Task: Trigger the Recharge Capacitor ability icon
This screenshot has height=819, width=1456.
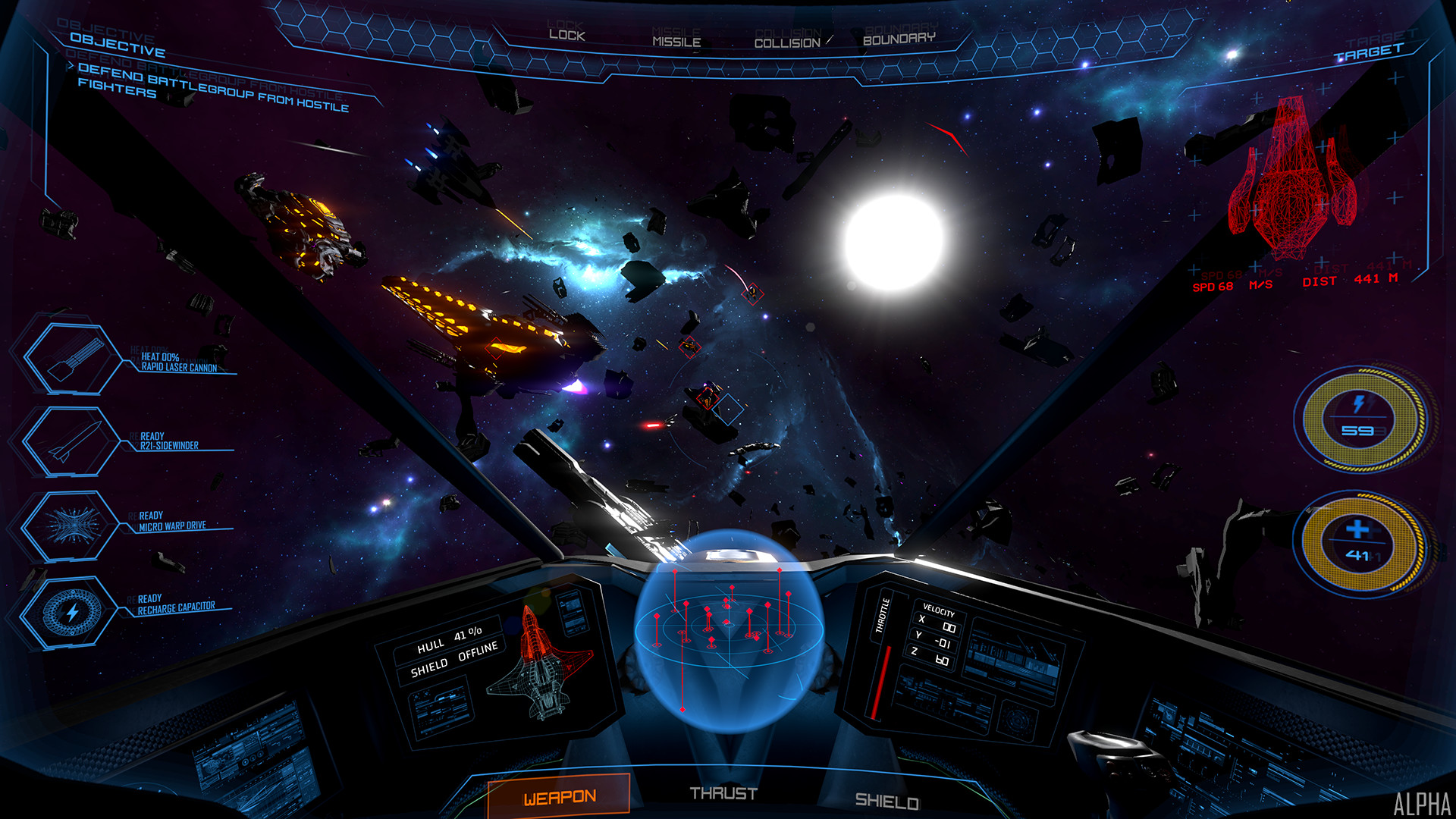Action: [71, 611]
